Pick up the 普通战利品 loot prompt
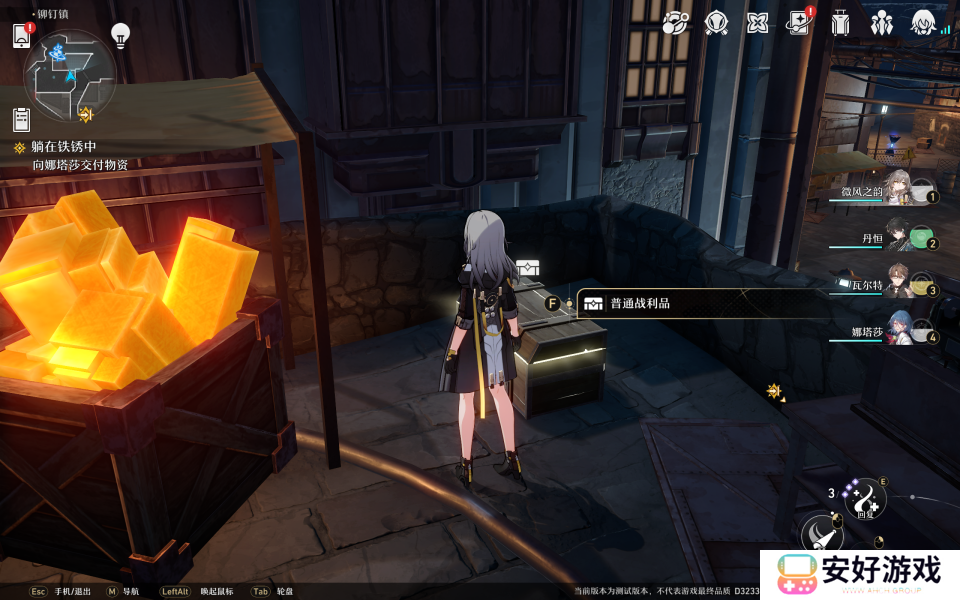This screenshot has height=600, width=960. tap(640, 303)
